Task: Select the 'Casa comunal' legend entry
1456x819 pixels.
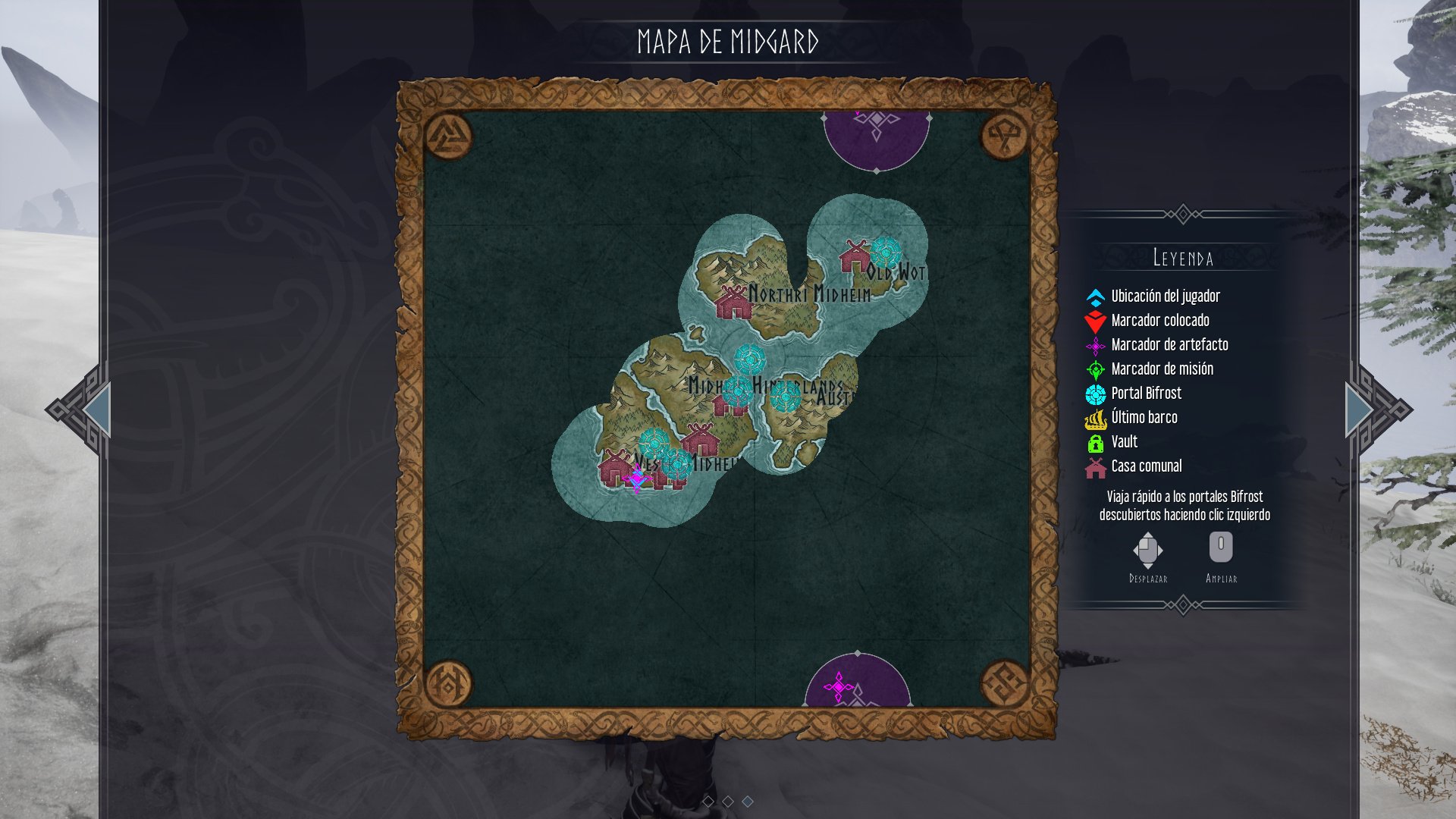Action: tap(1145, 466)
